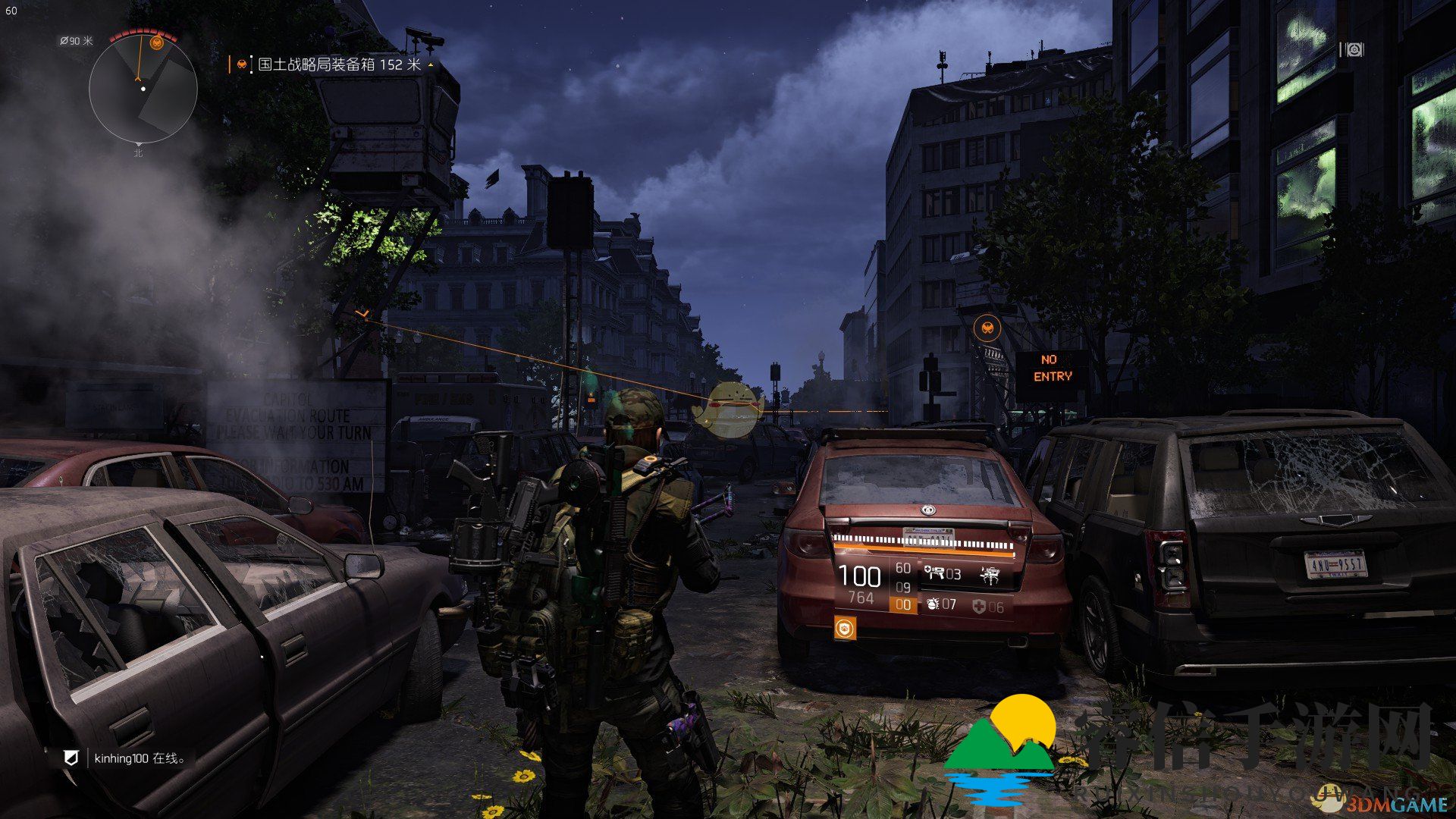This screenshot has width=1456, height=819.
Task: Select the orange SHD cache marker on minimap
Action: pyautogui.click(x=157, y=42)
